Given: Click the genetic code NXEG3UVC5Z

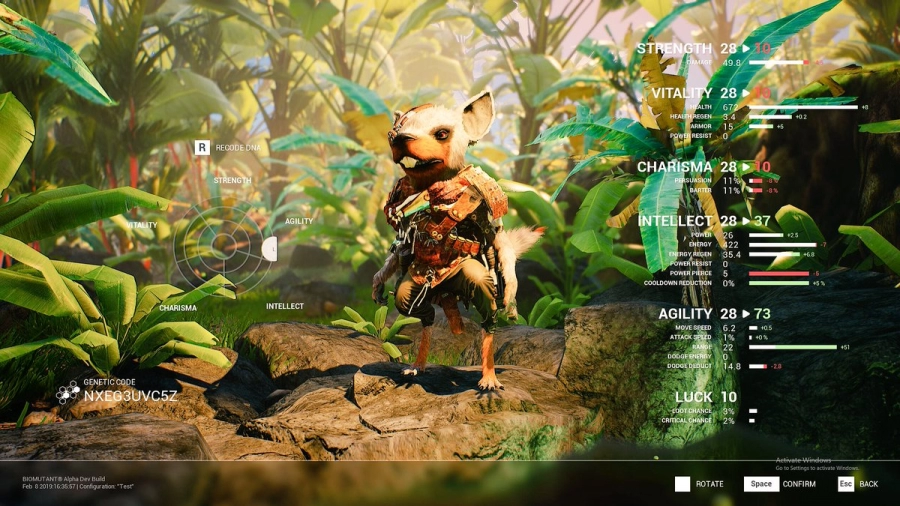Looking at the screenshot, I should point(130,396).
